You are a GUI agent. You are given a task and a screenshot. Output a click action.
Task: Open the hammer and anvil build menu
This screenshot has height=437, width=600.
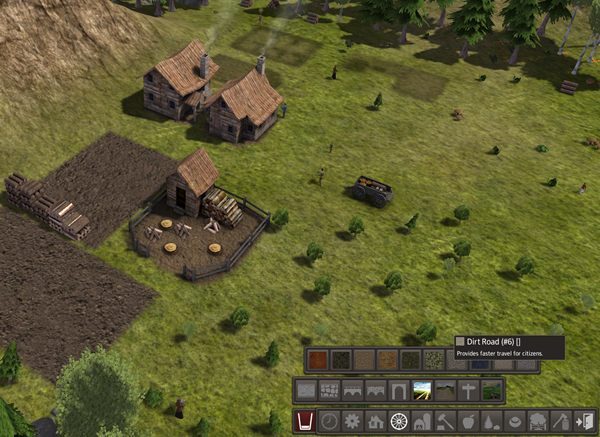click(445, 422)
